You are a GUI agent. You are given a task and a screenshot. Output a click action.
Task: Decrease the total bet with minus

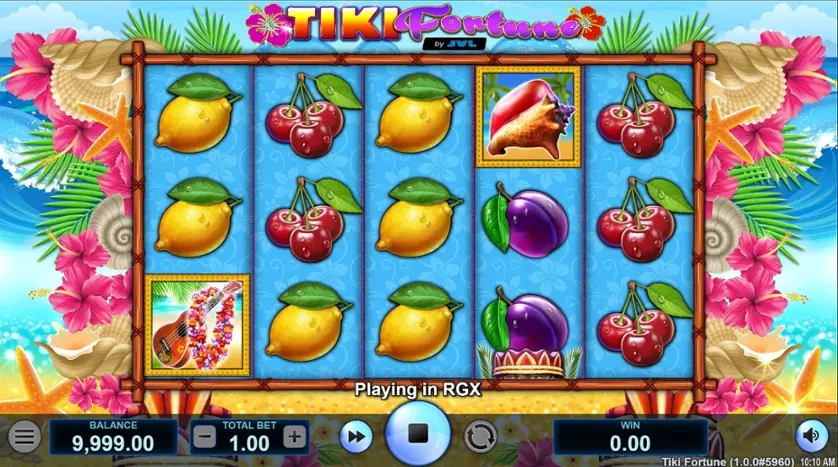203,437
